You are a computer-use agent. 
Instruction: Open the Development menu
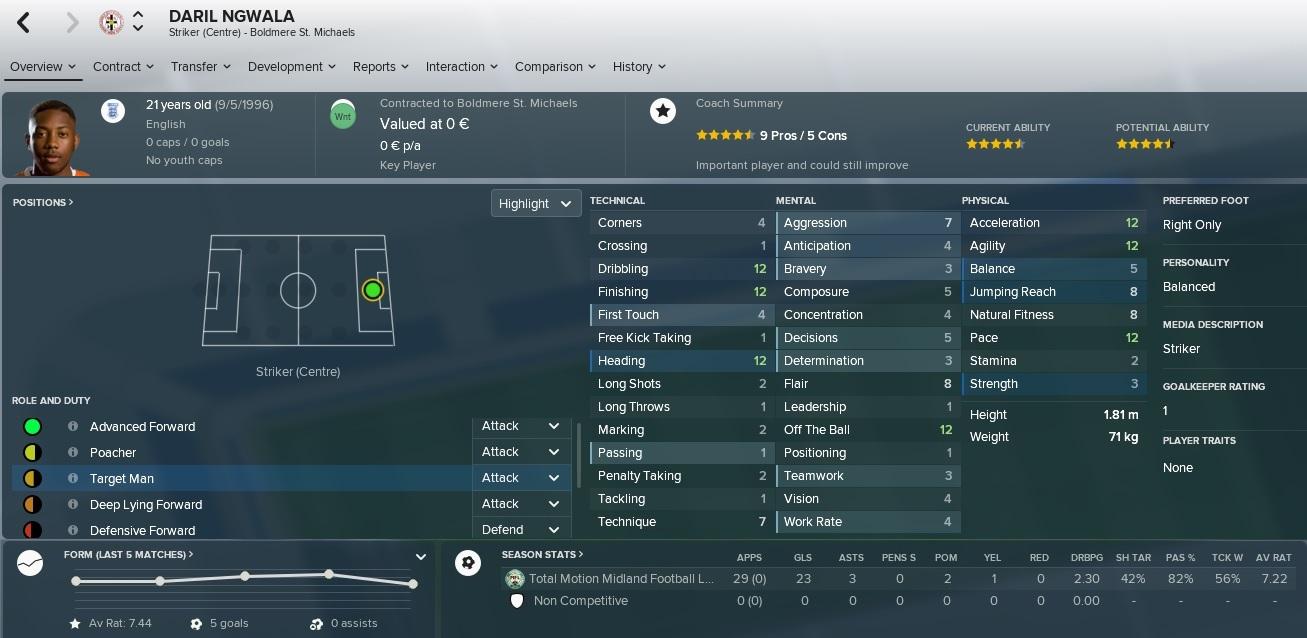pos(292,67)
